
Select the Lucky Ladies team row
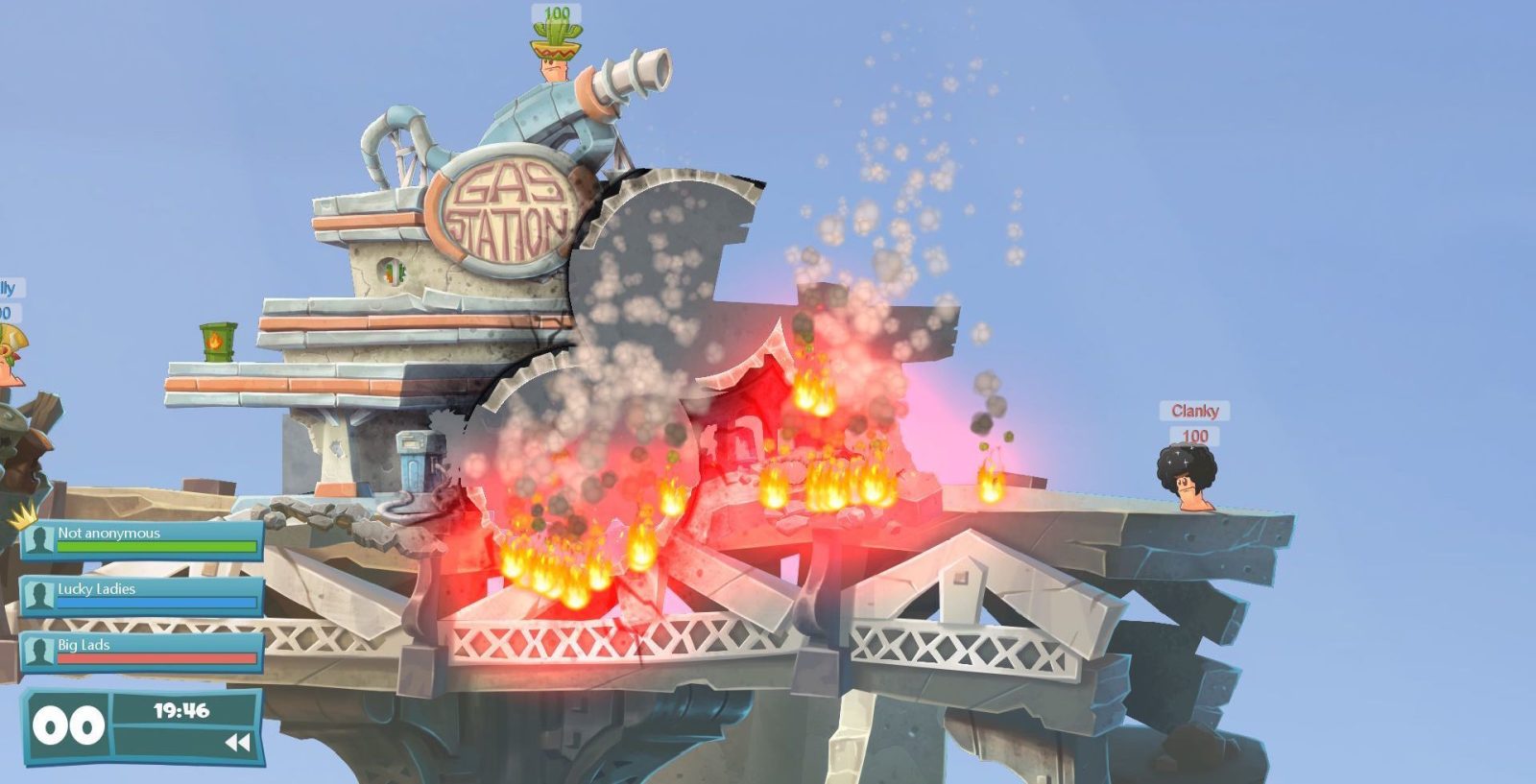[x=142, y=596]
